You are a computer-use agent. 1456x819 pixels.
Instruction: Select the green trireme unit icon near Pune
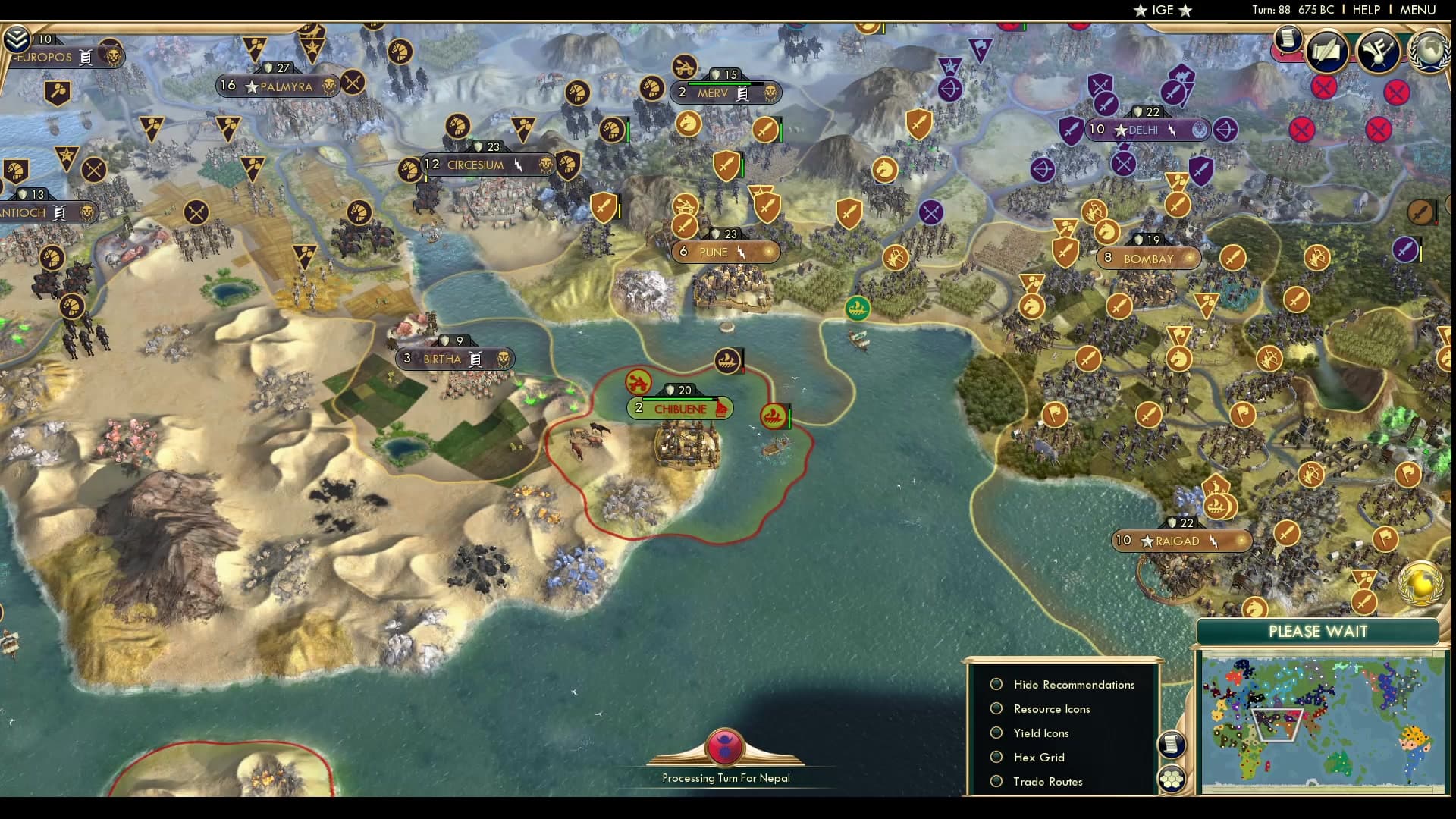(857, 310)
